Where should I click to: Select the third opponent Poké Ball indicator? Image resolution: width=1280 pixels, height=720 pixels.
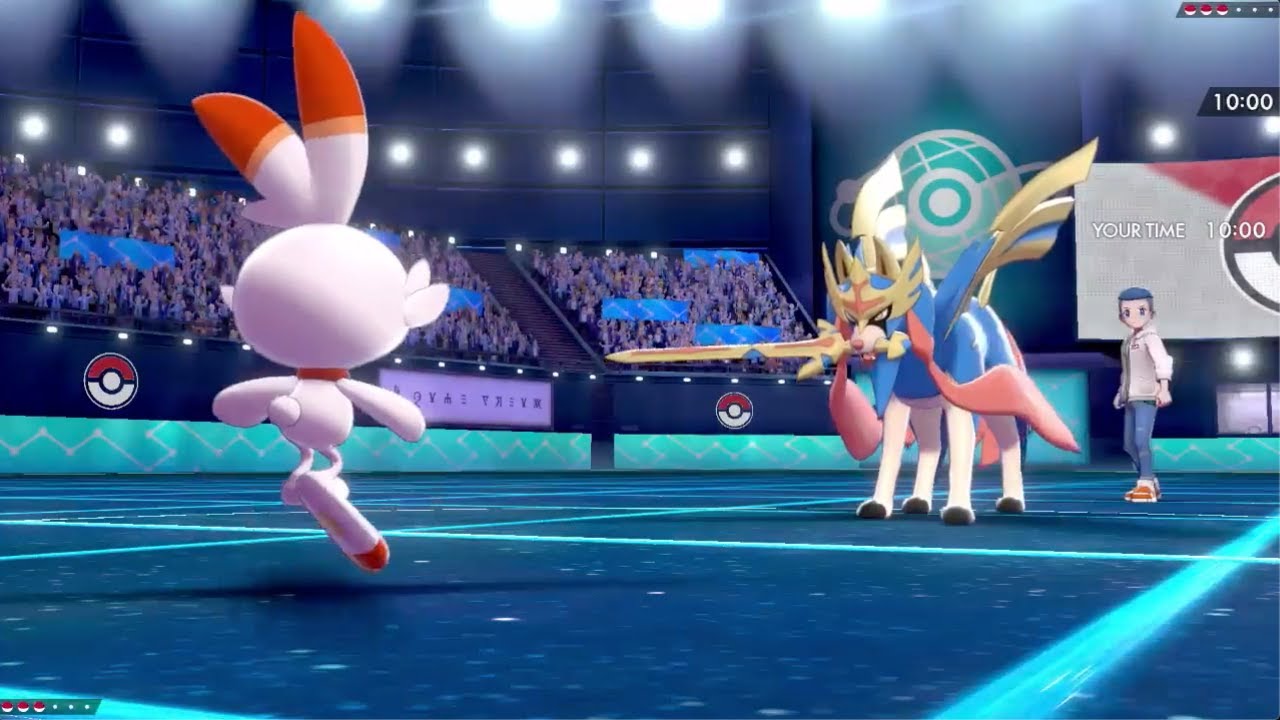coord(1222,10)
